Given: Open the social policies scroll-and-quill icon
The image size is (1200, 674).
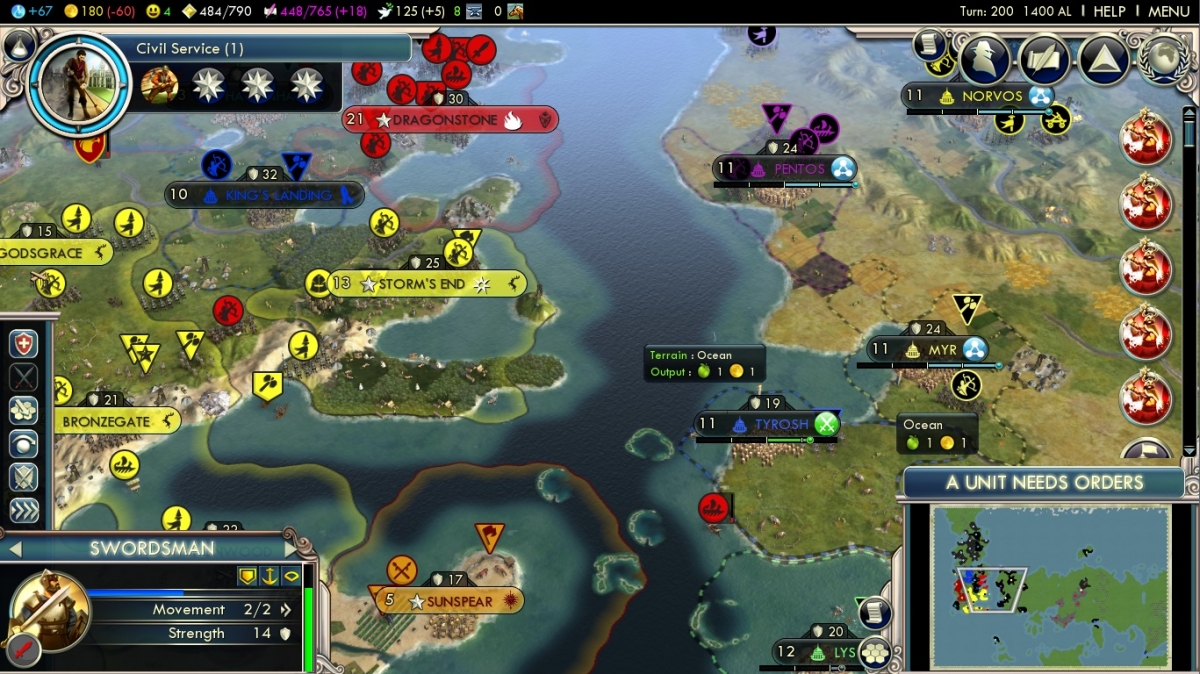Looking at the screenshot, I should pos(1044,60).
